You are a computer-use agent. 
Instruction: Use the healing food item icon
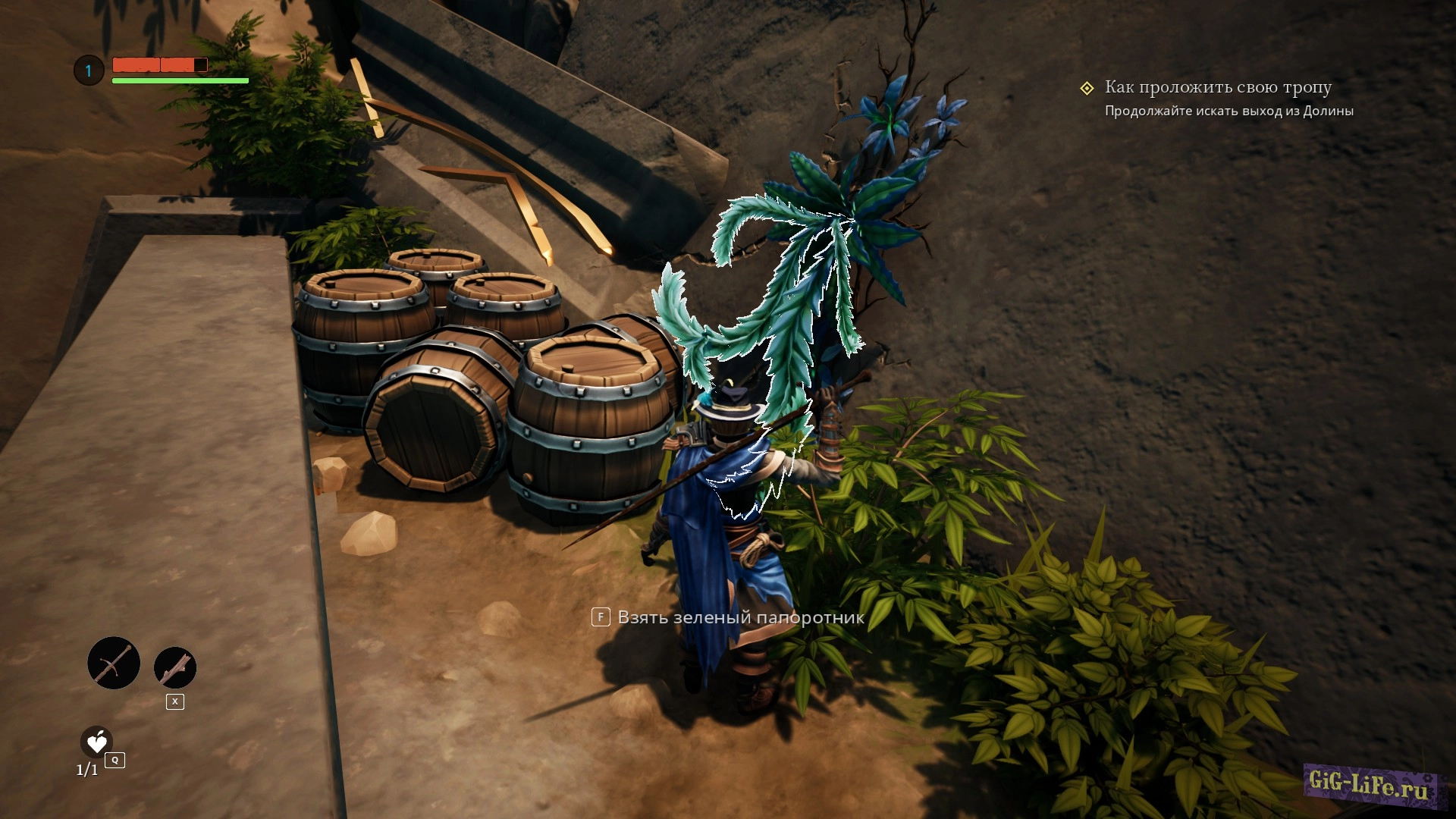(96, 742)
